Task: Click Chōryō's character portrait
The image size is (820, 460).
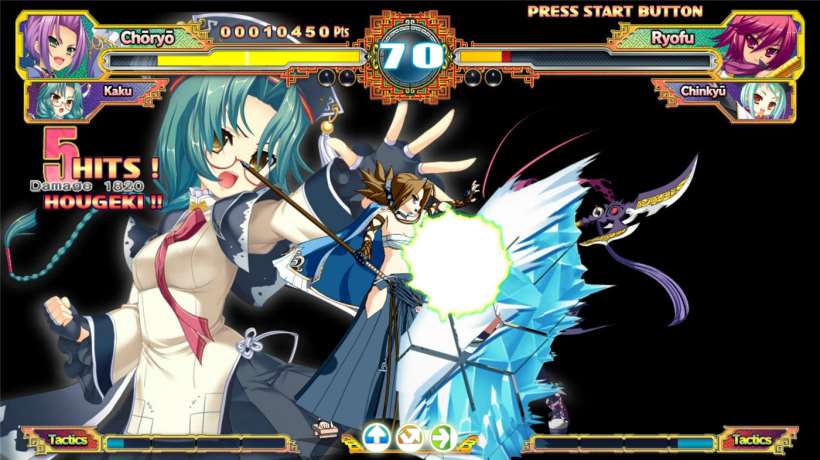Action: point(52,45)
